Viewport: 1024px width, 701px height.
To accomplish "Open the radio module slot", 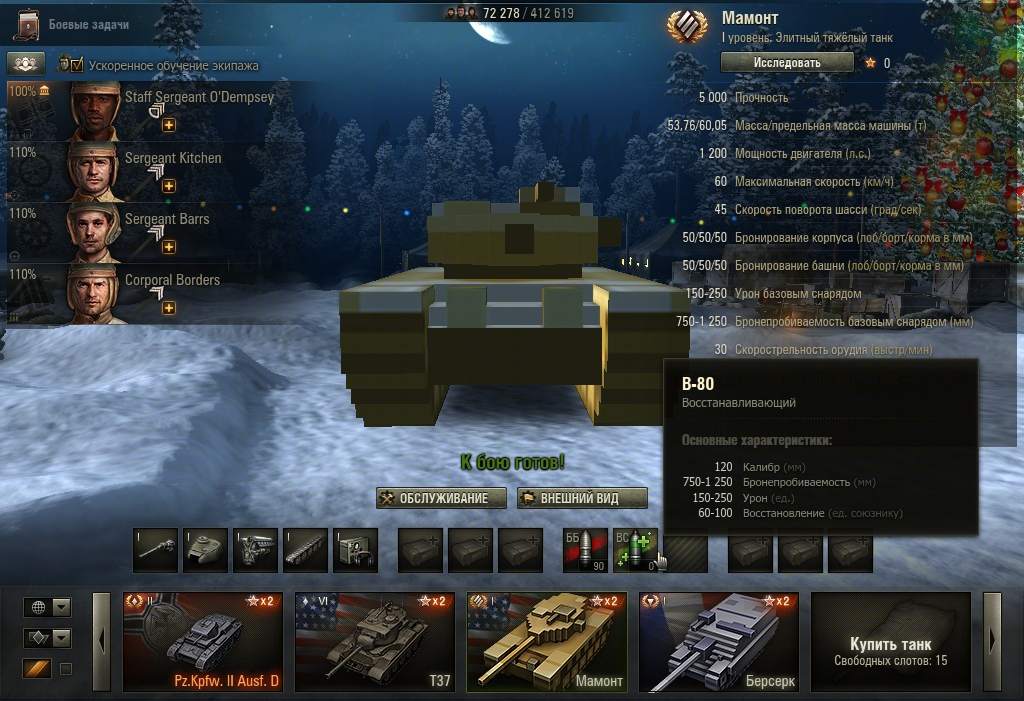I will pyautogui.click(x=355, y=550).
